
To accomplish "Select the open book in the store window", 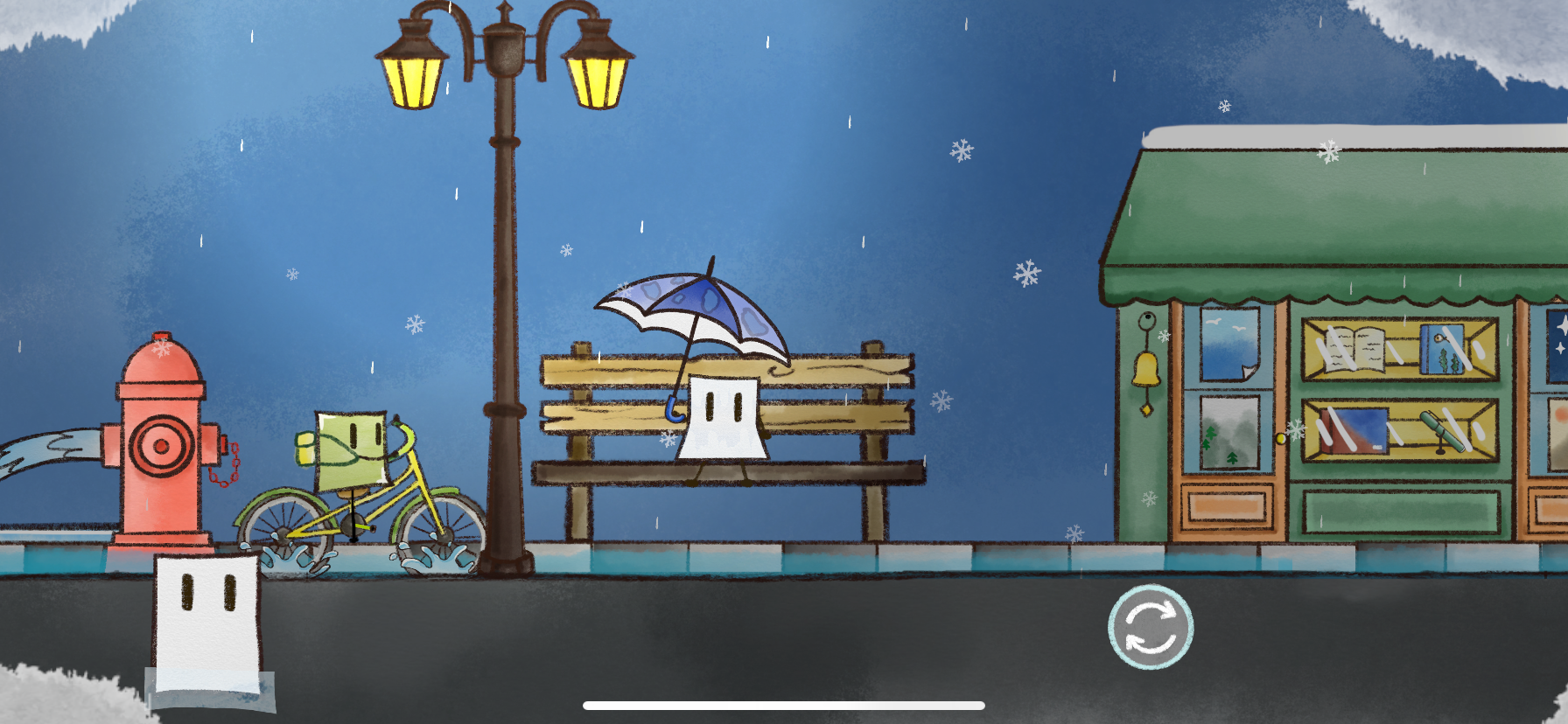I will tap(1354, 350).
